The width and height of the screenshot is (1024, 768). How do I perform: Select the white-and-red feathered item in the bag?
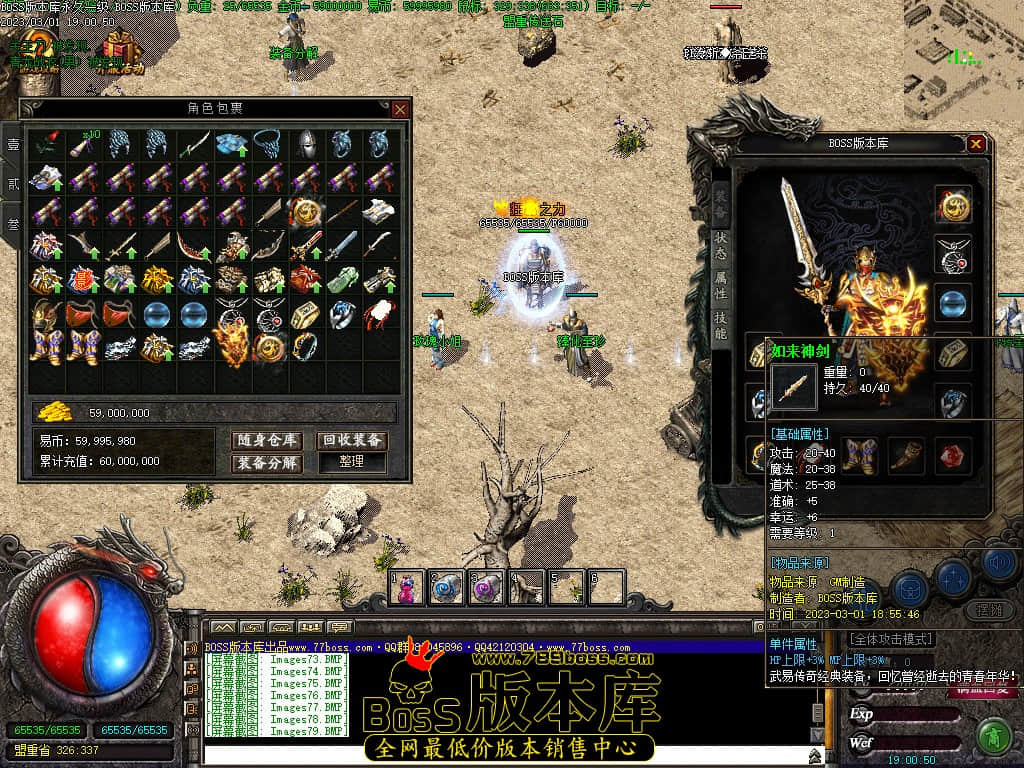click(x=380, y=313)
